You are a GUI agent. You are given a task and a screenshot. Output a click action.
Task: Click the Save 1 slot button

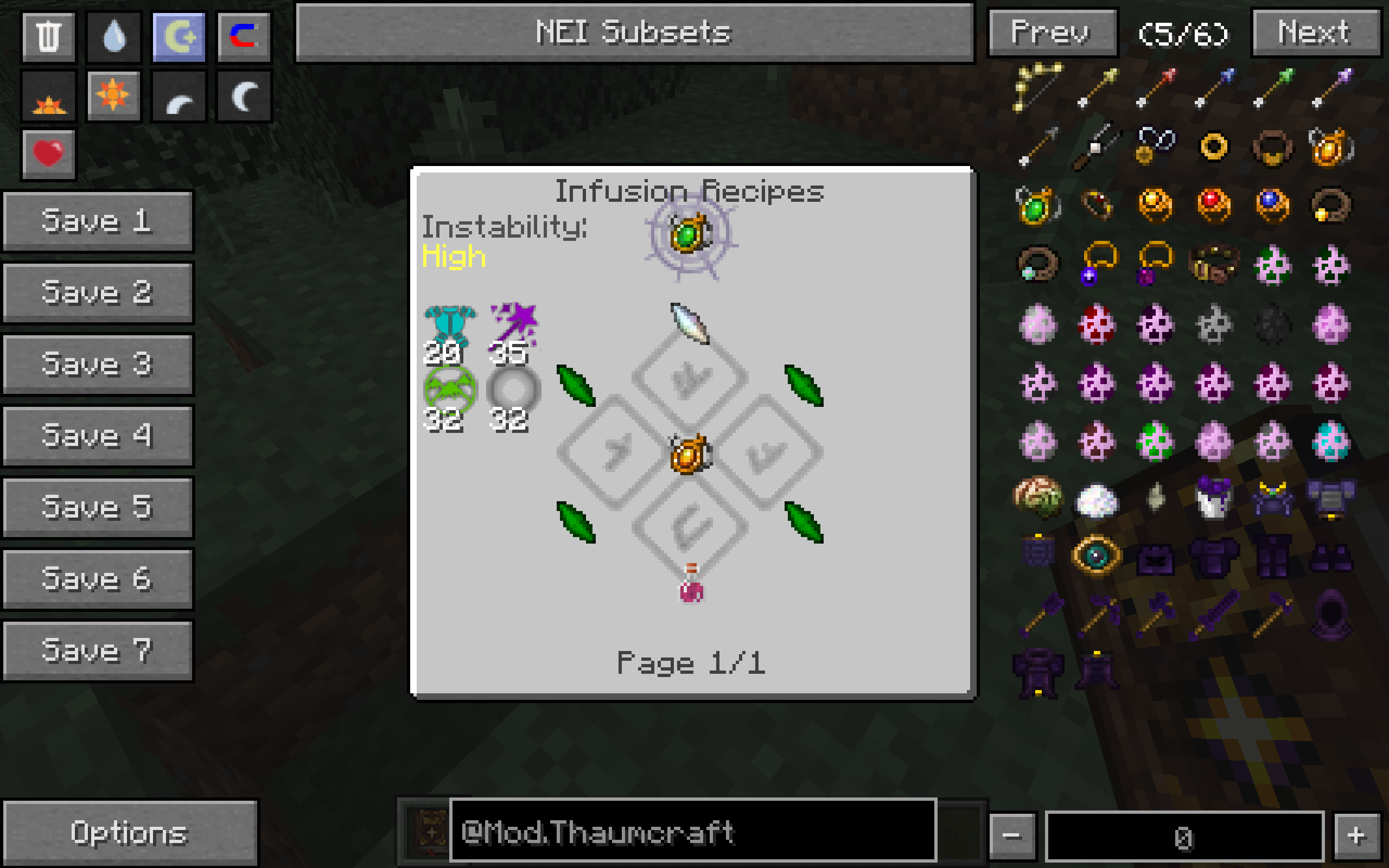click(98, 220)
